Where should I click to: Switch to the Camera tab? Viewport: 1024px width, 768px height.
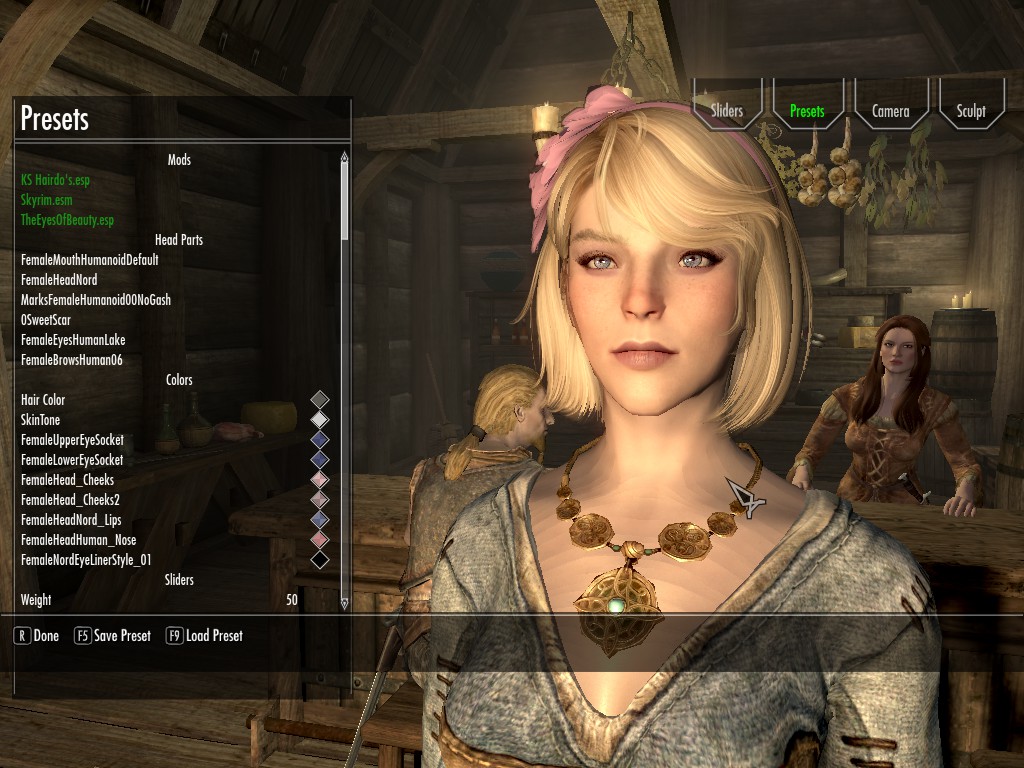[890, 111]
